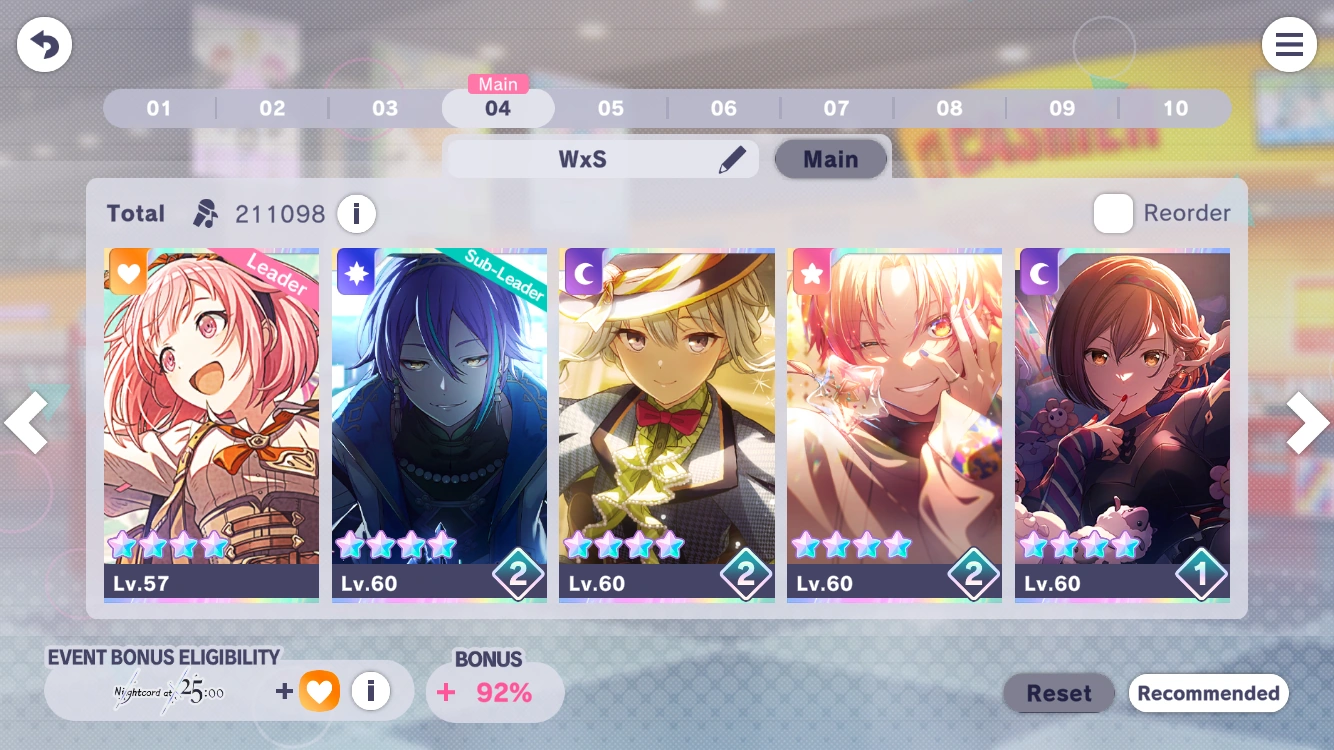1334x750 pixels.
Task: Toggle the Main team designation button
Action: click(x=830, y=158)
